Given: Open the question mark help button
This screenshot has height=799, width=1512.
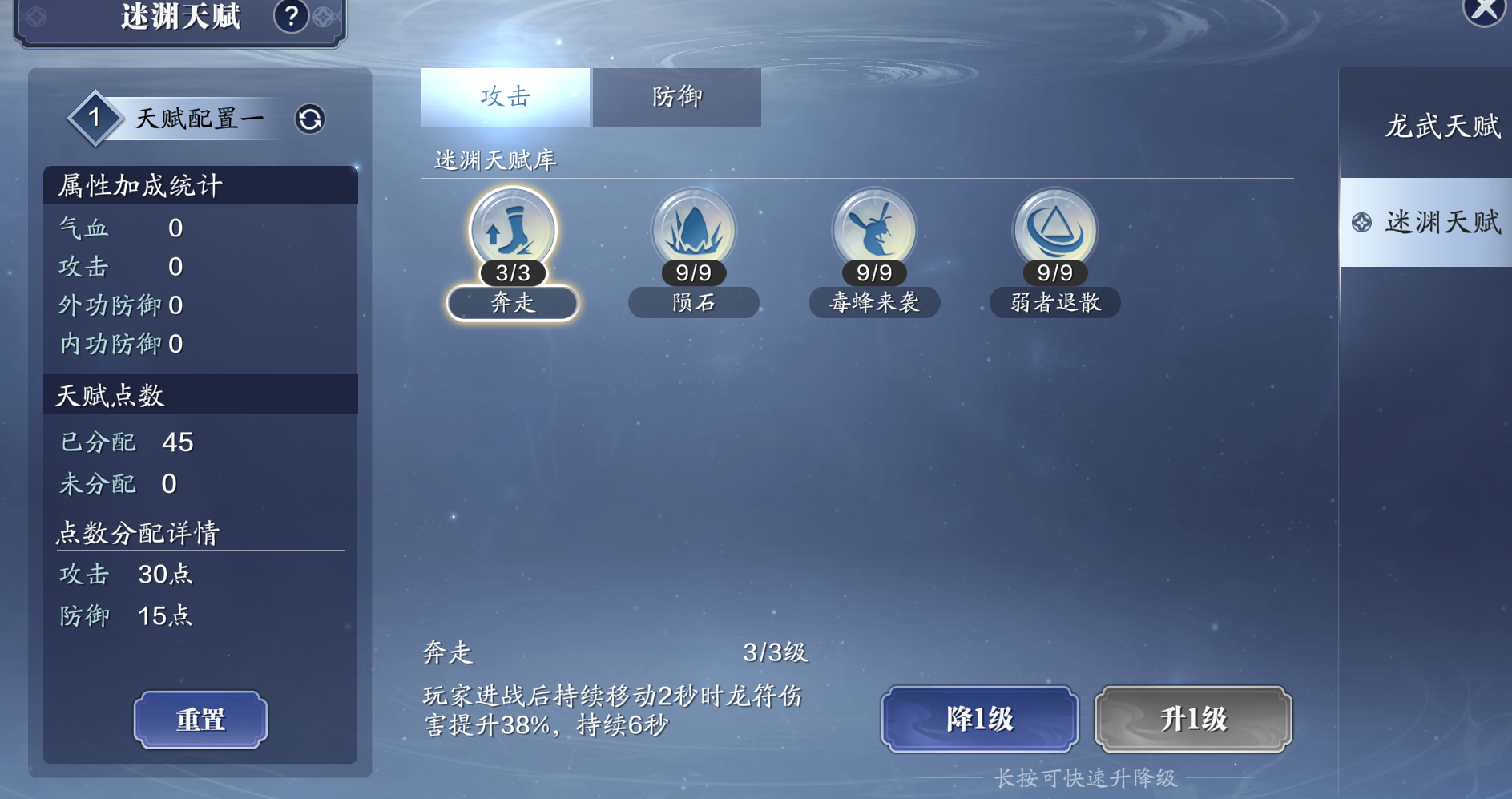Looking at the screenshot, I should point(292,16).
